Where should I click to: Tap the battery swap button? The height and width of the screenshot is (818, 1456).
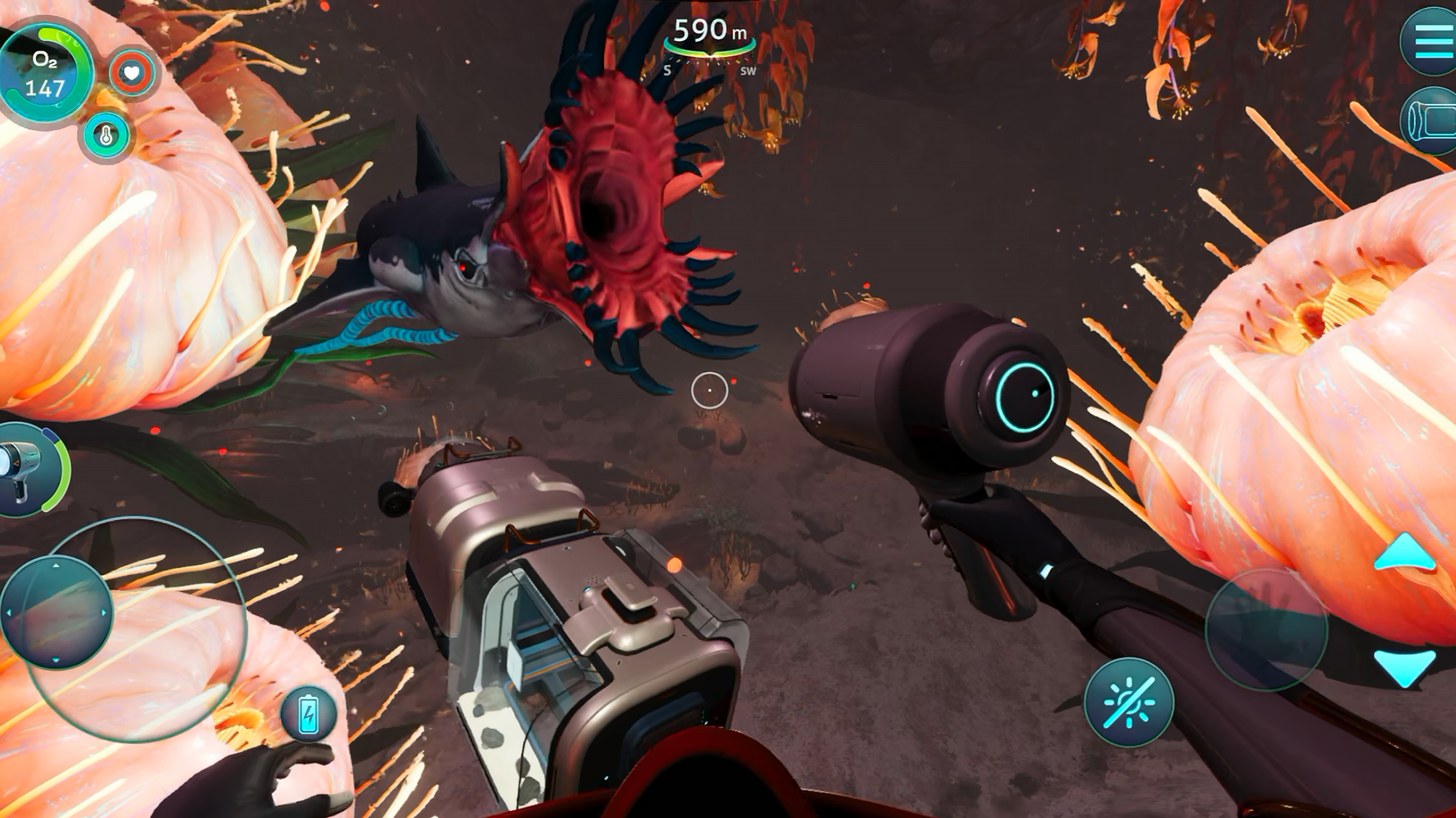click(x=308, y=714)
